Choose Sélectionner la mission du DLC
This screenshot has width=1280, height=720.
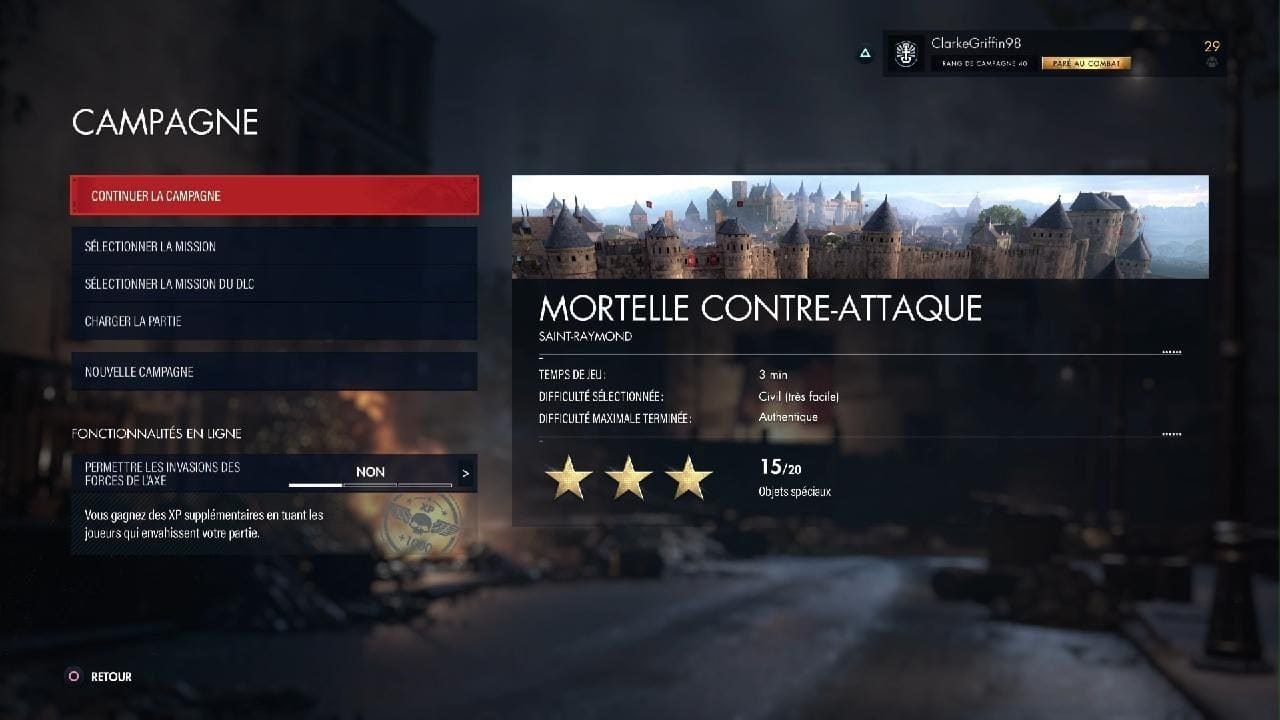point(274,284)
